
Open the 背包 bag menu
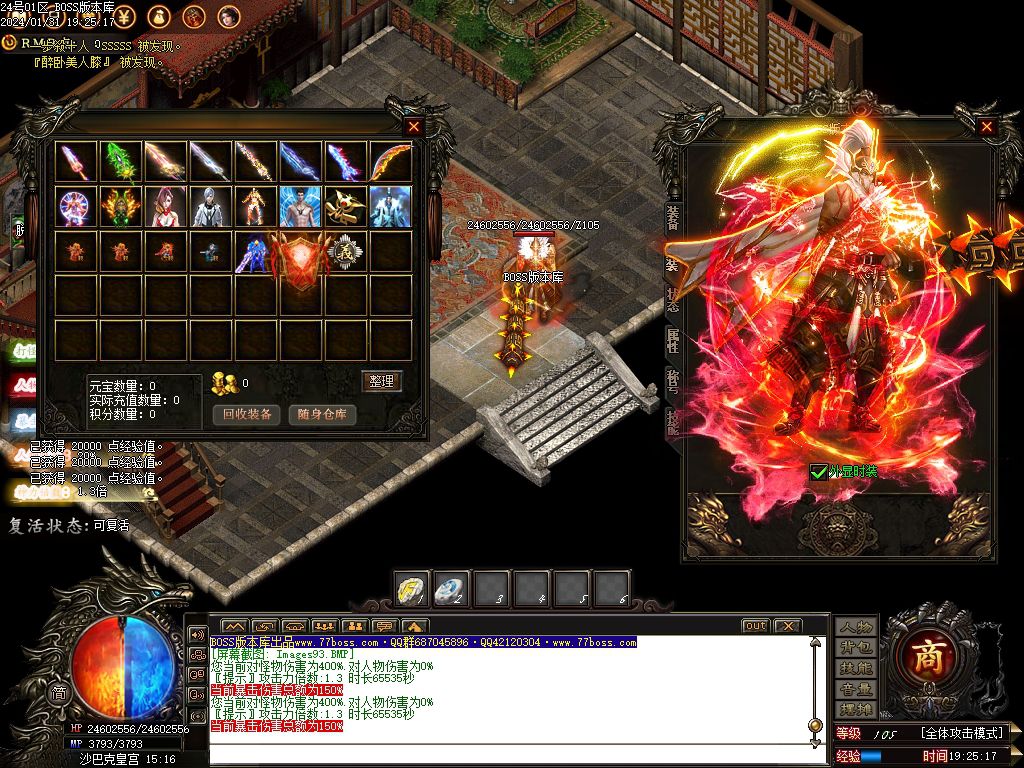tap(856, 648)
